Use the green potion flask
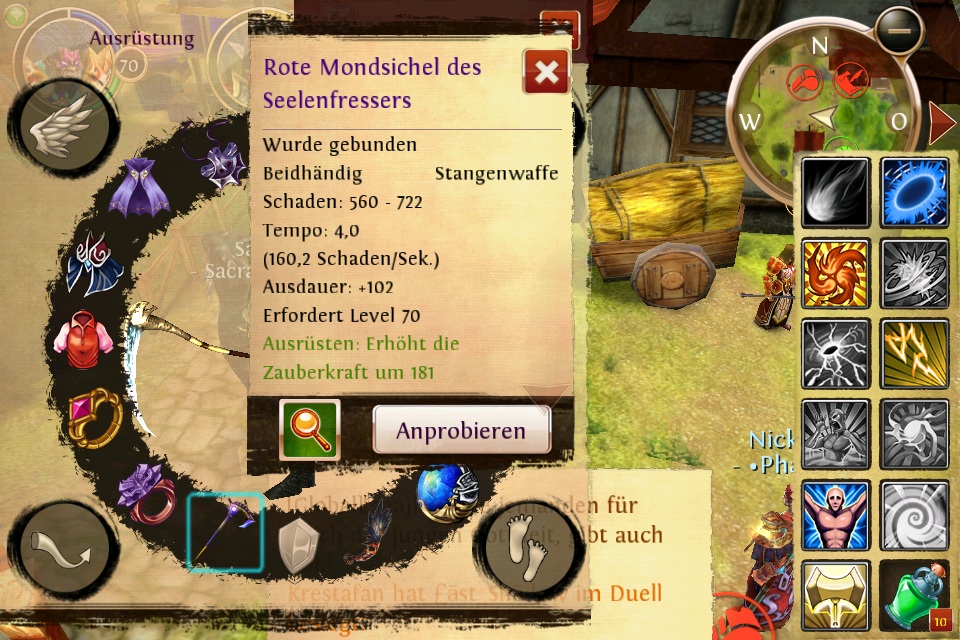 coord(915,595)
